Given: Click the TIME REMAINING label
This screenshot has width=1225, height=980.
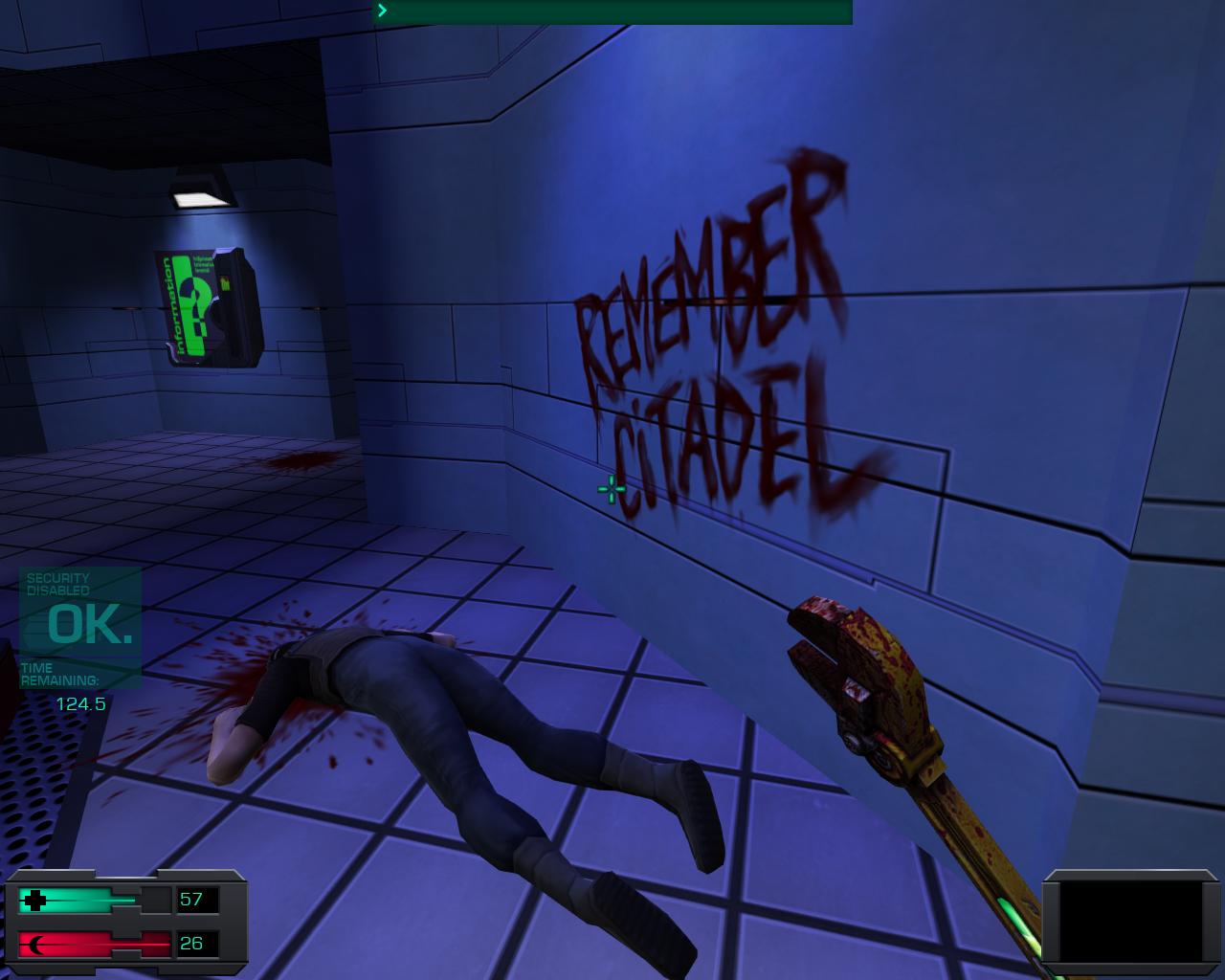Looking at the screenshot, I should [59, 672].
